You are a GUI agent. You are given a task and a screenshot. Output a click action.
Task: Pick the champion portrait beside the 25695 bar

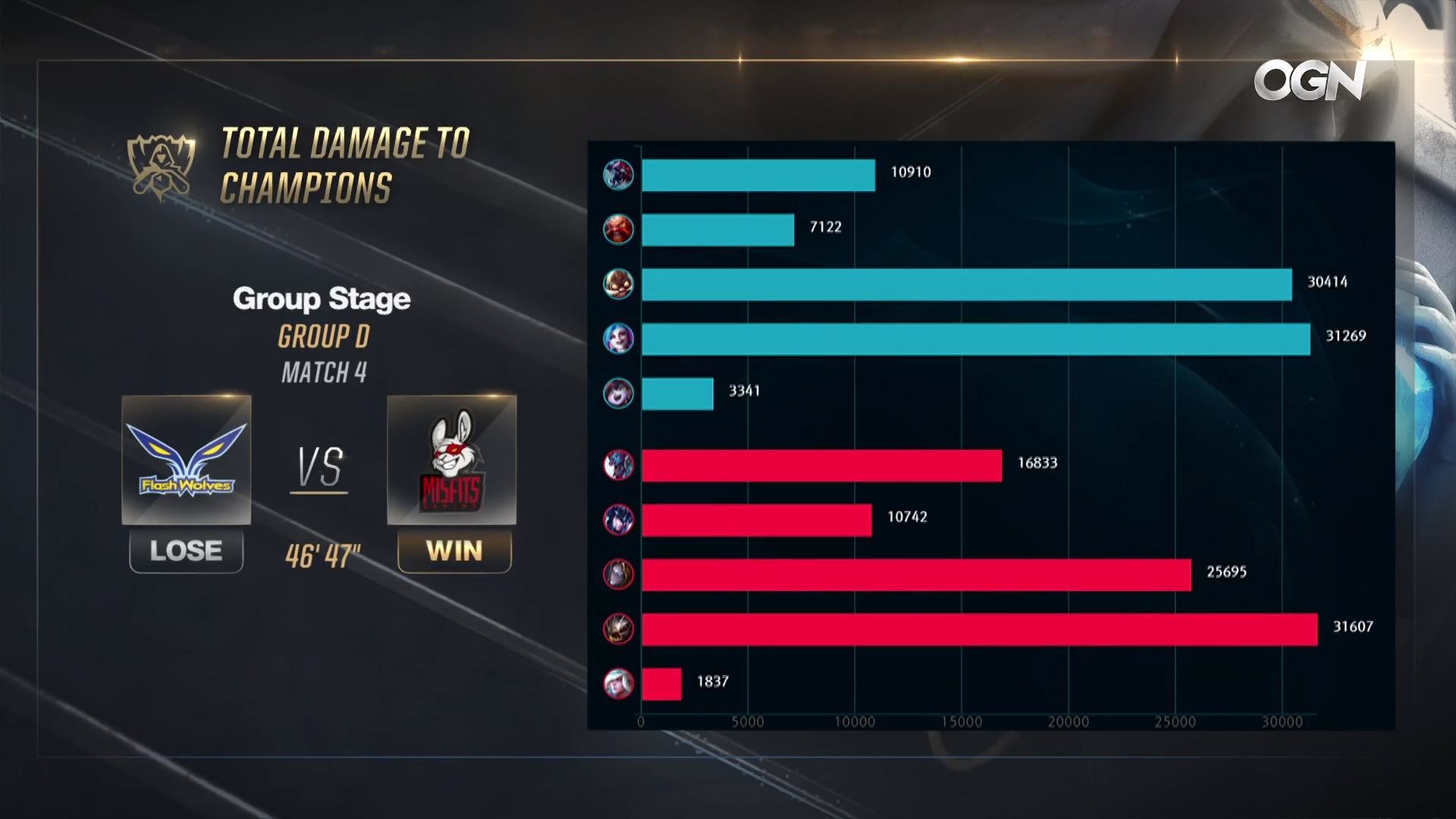coord(618,574)
